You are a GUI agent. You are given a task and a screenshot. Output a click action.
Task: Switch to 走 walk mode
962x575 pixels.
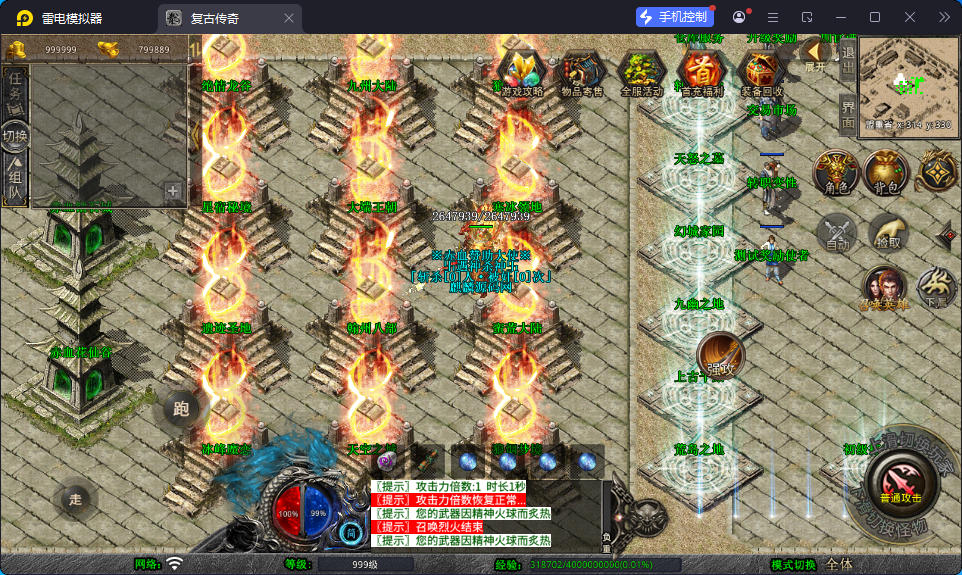[75, 499]
